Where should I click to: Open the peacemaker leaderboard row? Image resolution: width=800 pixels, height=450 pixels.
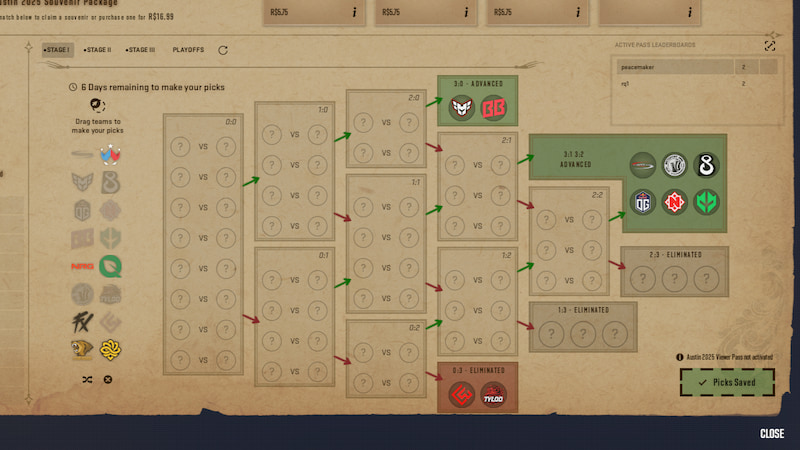click(x=695, y=68)
